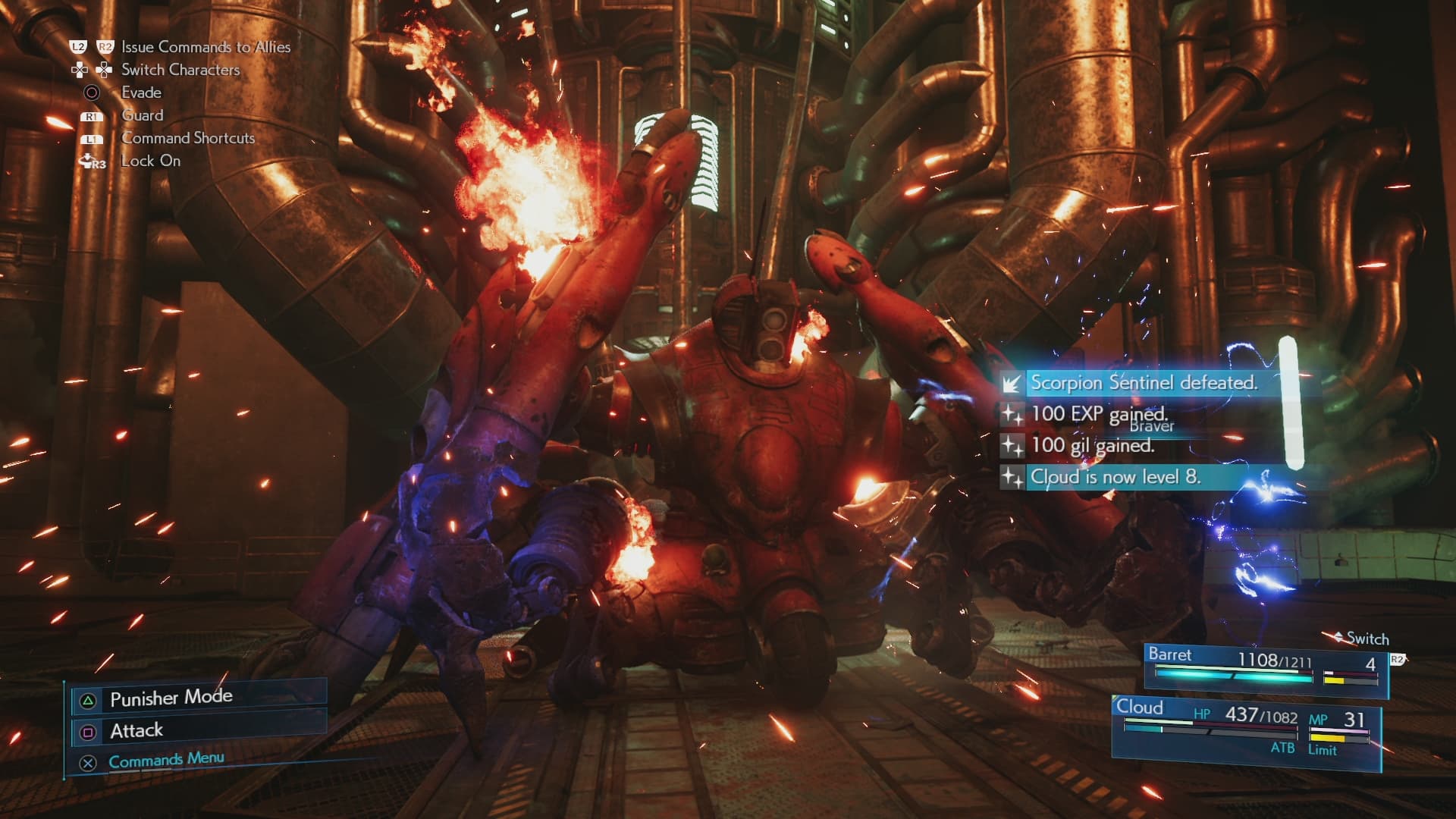Open the Commands Menu
The image size is (1456, 819).
pyautogui.click(x=166, y=760)
